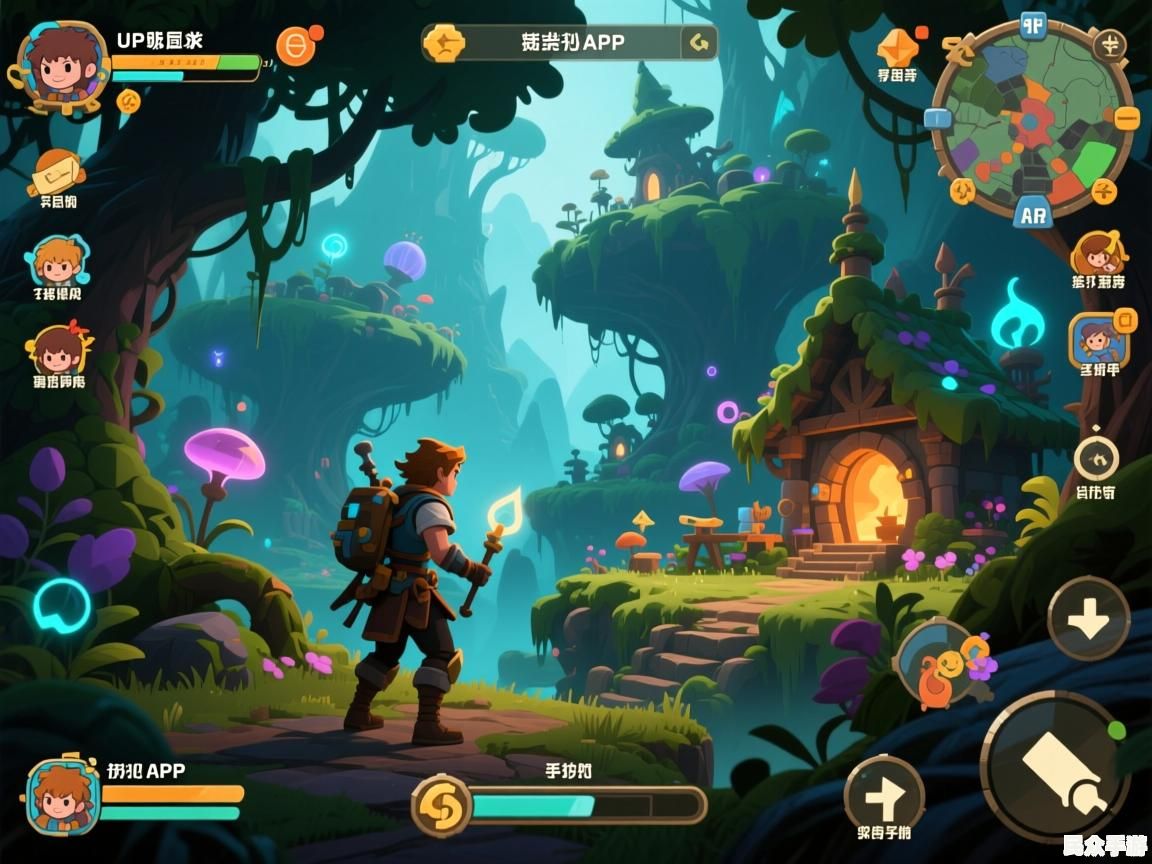This screenshot has width=1152, height=864.
Task: Open the player portrait in the top corner
Action: click(x=61, y=62)
